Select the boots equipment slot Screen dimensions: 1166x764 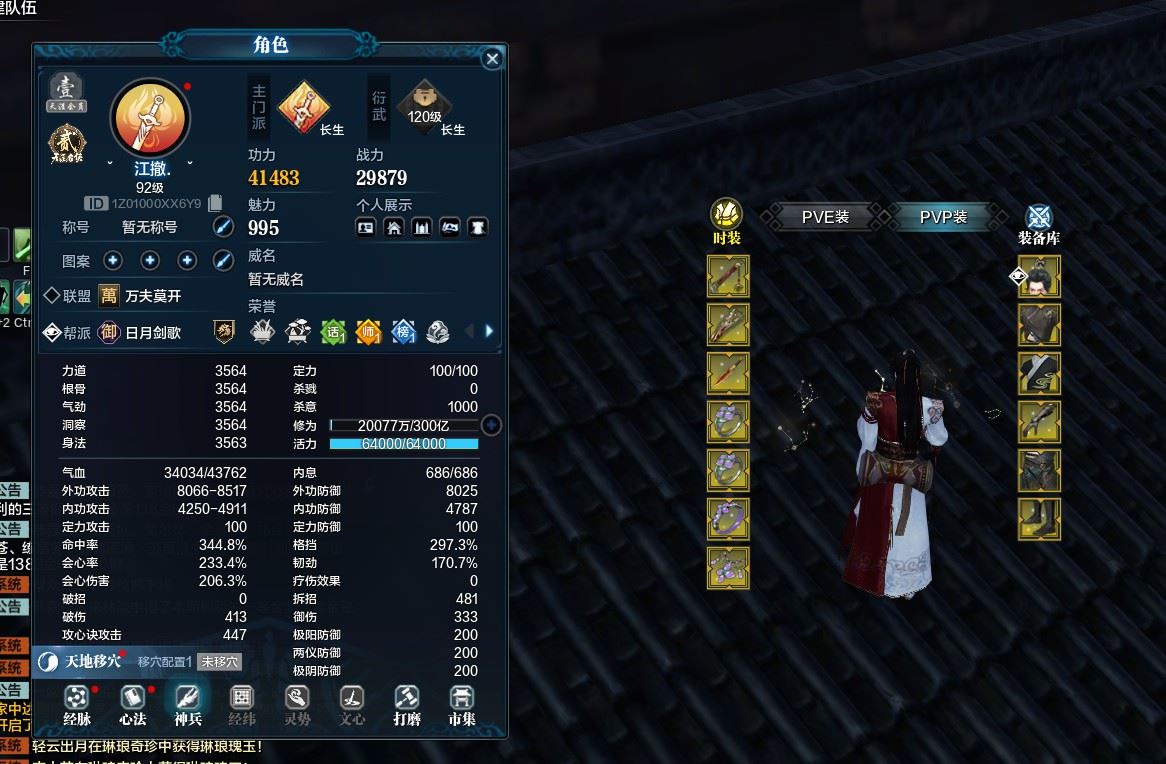click(1039, 518)
